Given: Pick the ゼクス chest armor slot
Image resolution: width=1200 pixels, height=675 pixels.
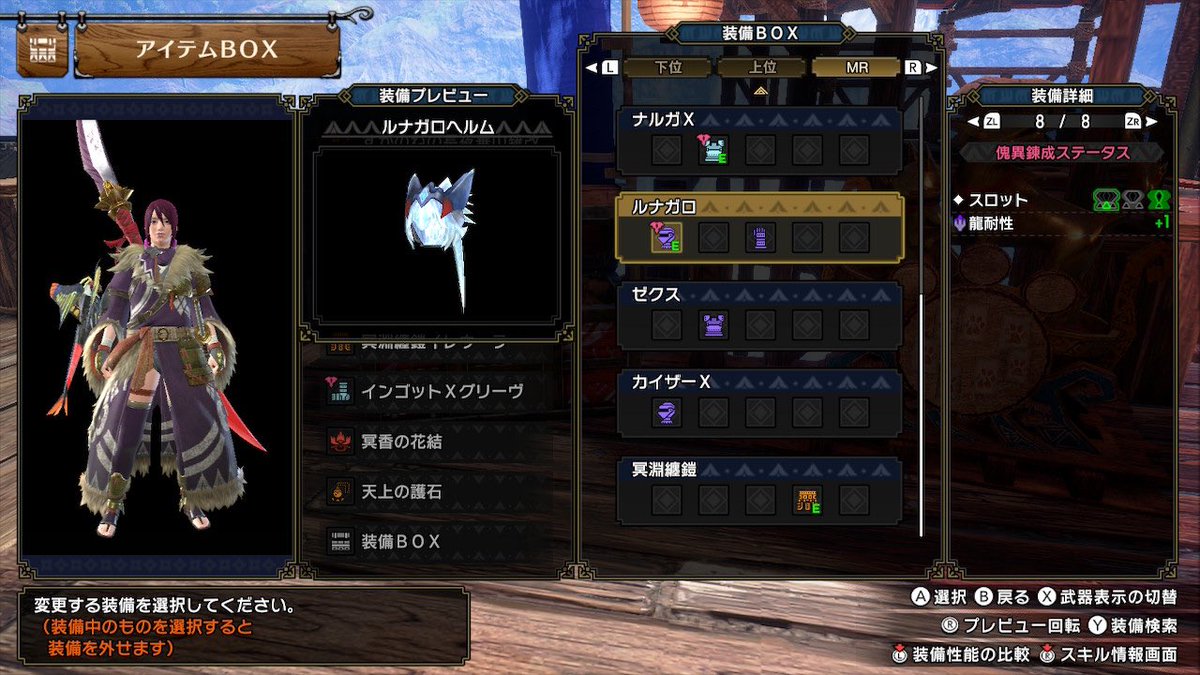Looking at the screenshot, I should 713,324.
